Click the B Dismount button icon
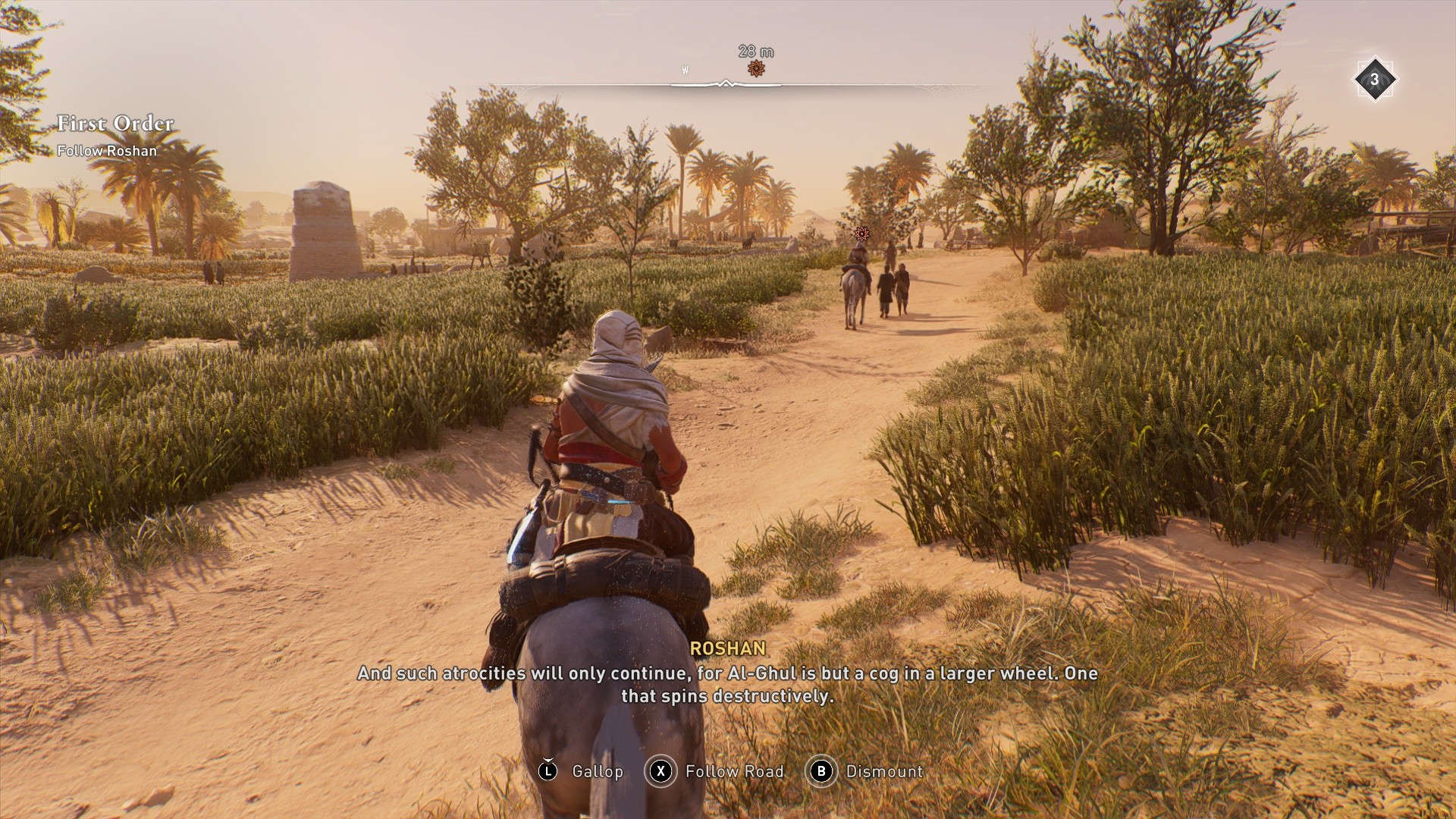 pos(822,771)
